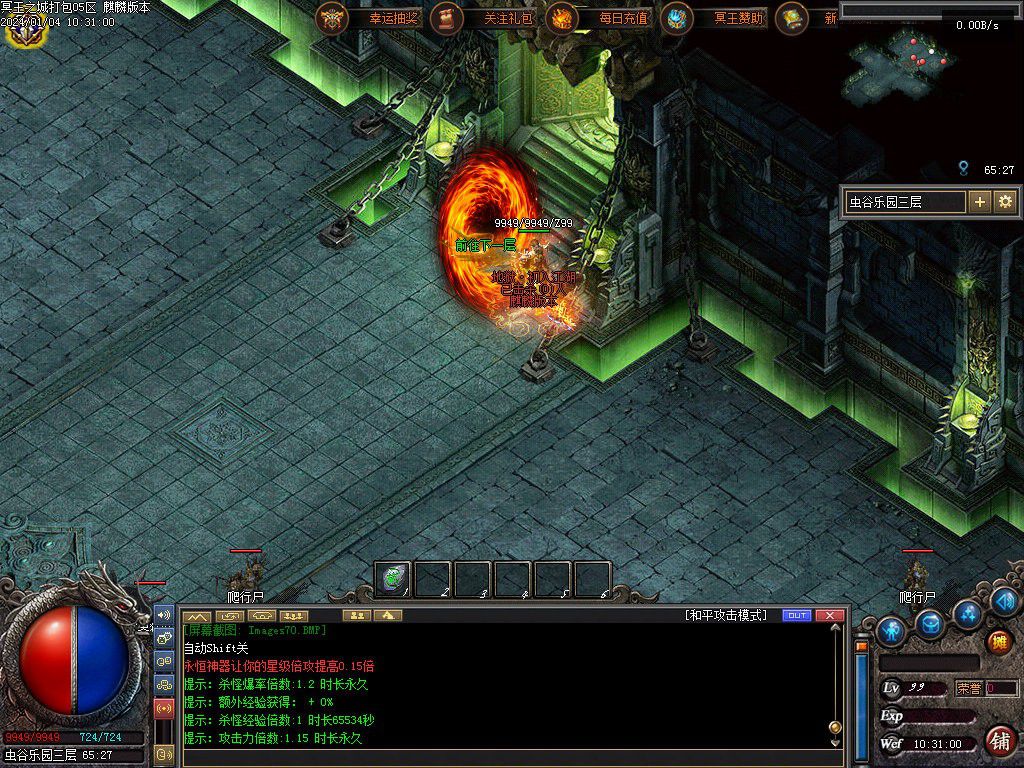This screenshot has height=768, width=1024.
Task: Click the red broadcast chat filter icon
Action: (164, 709)
